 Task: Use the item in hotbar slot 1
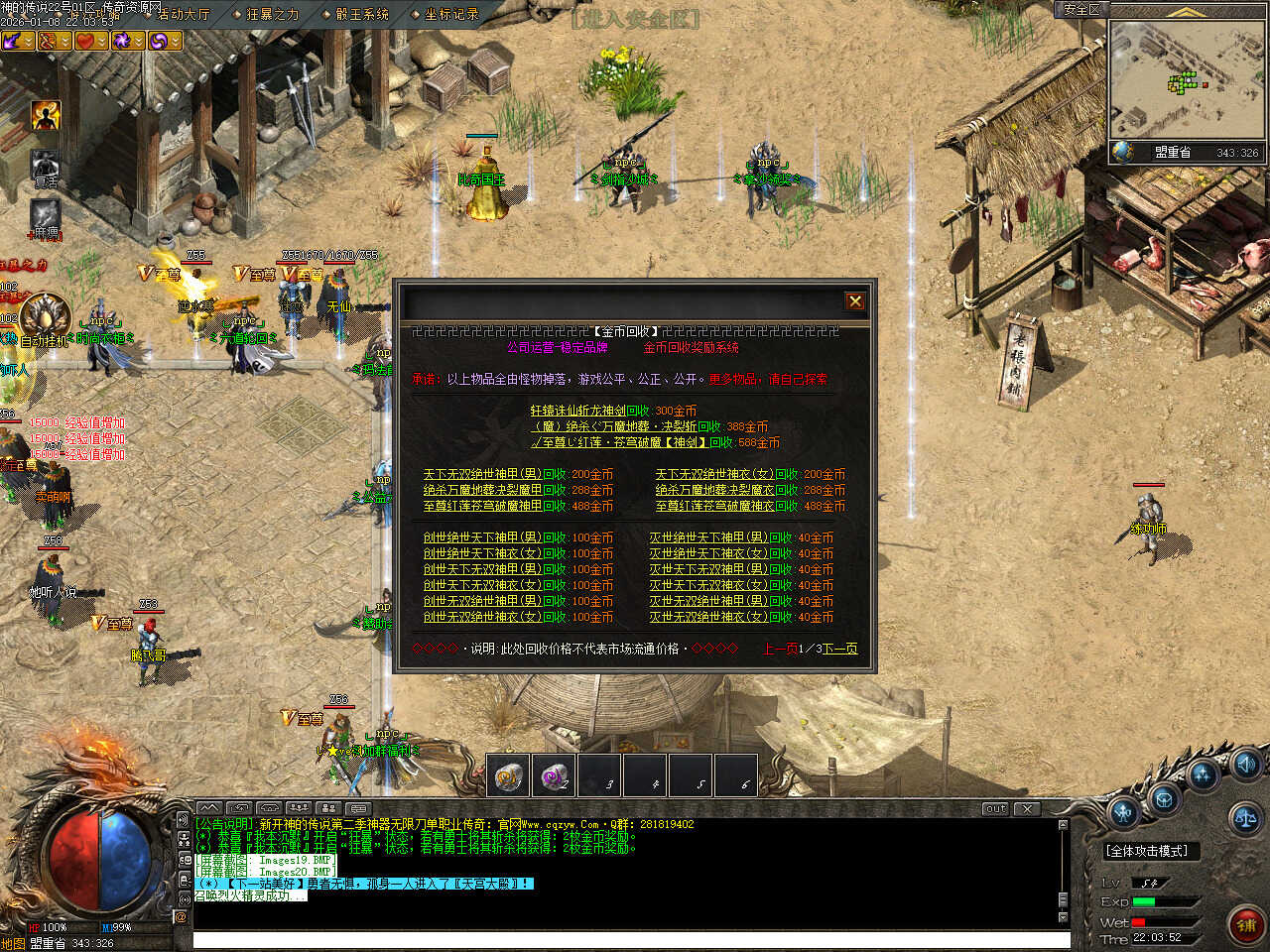[509, 775]
